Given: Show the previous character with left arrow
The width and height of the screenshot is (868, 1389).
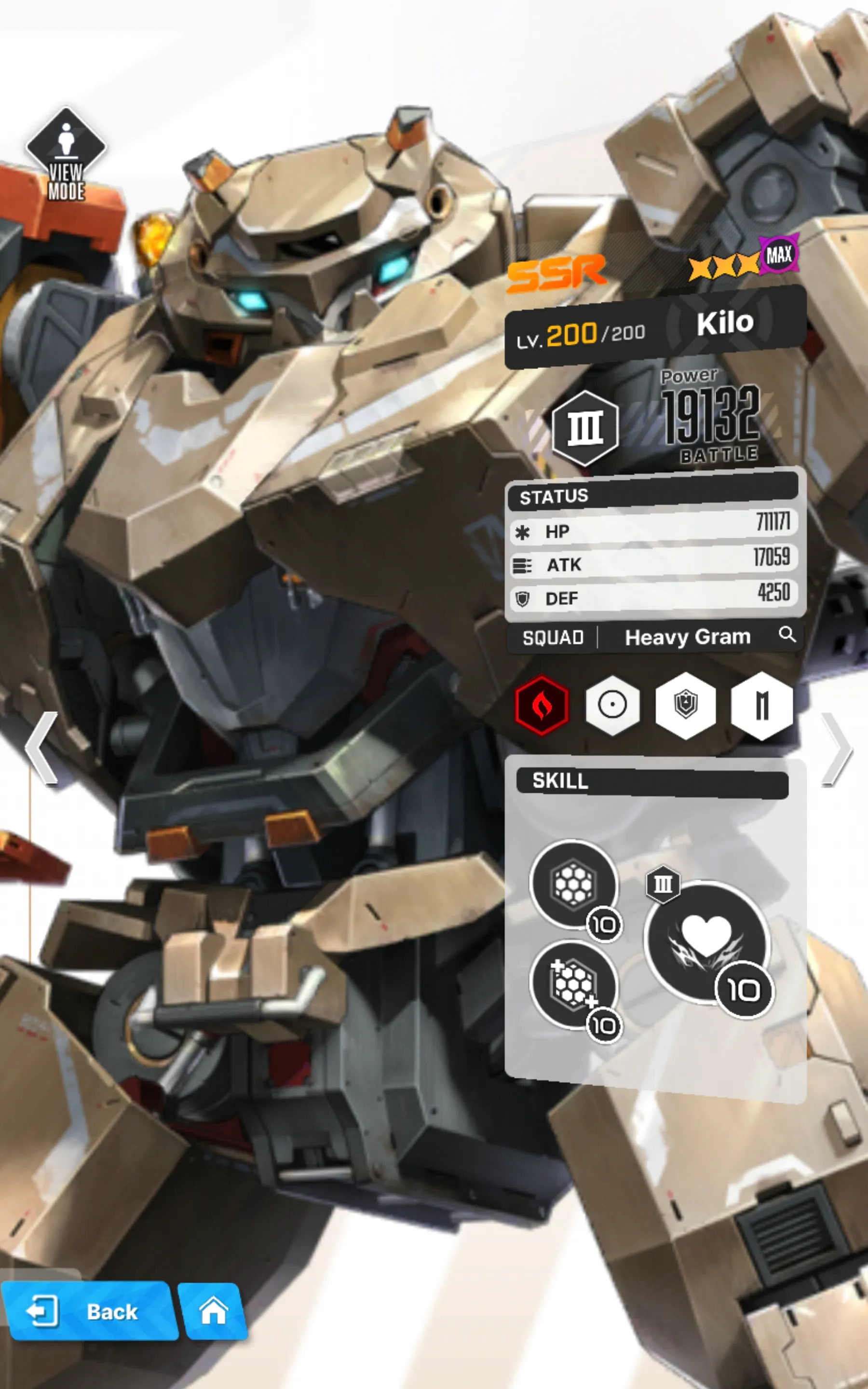Looking at the screenshot, I should pos(41,748).
